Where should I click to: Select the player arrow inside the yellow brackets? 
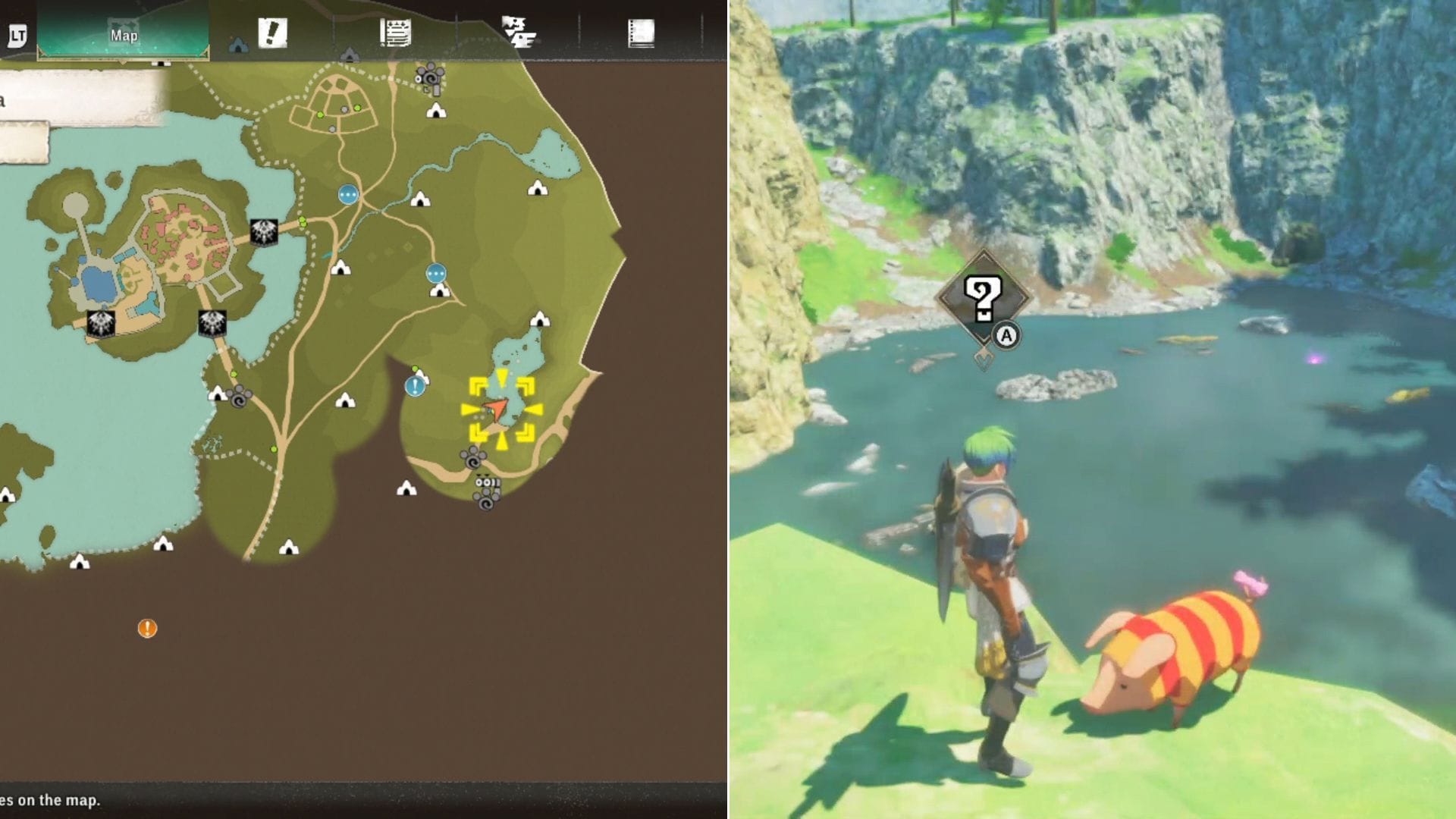point(497,409)
